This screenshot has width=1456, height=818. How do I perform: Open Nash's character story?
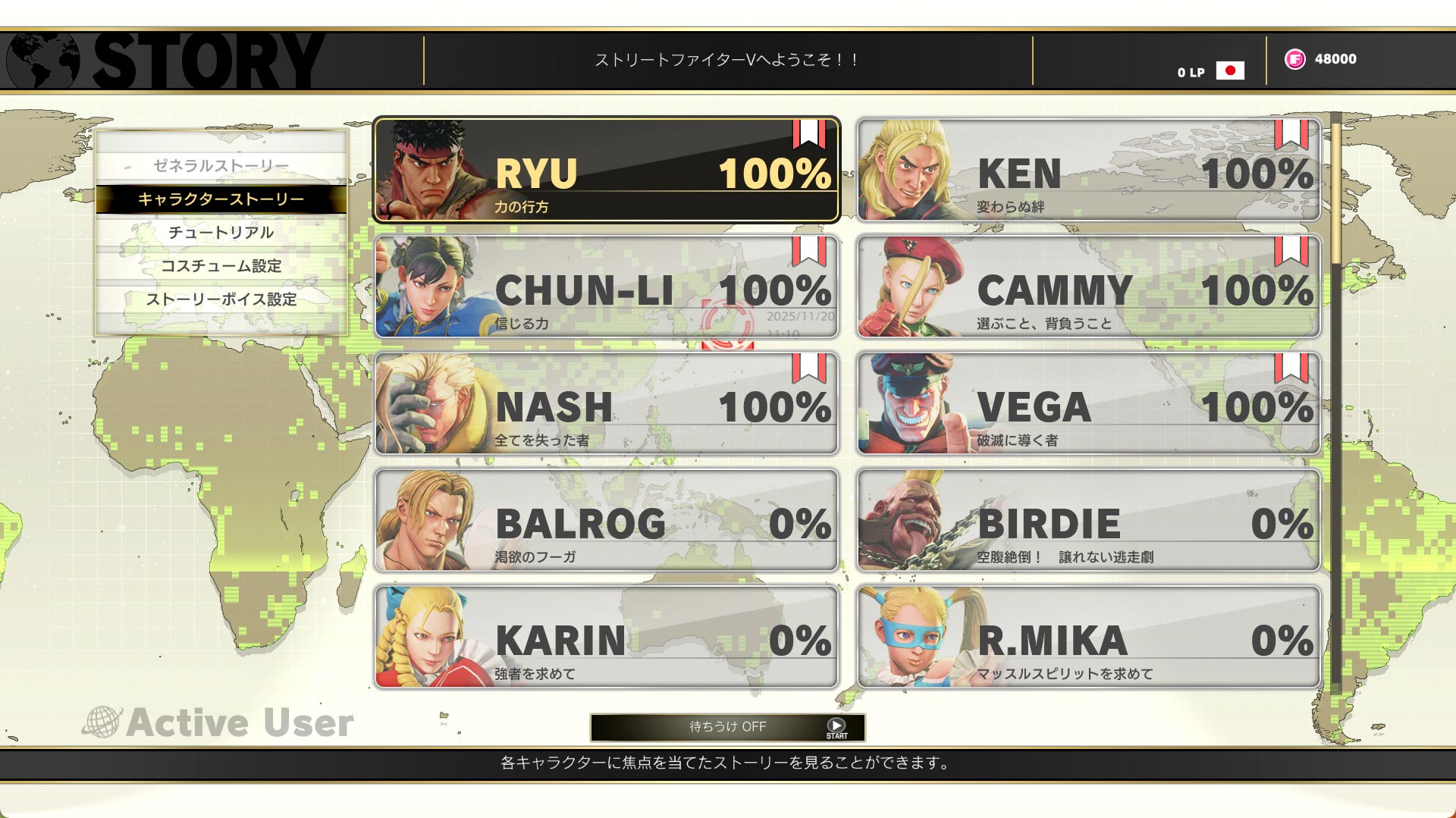click(x=607, y=403)
